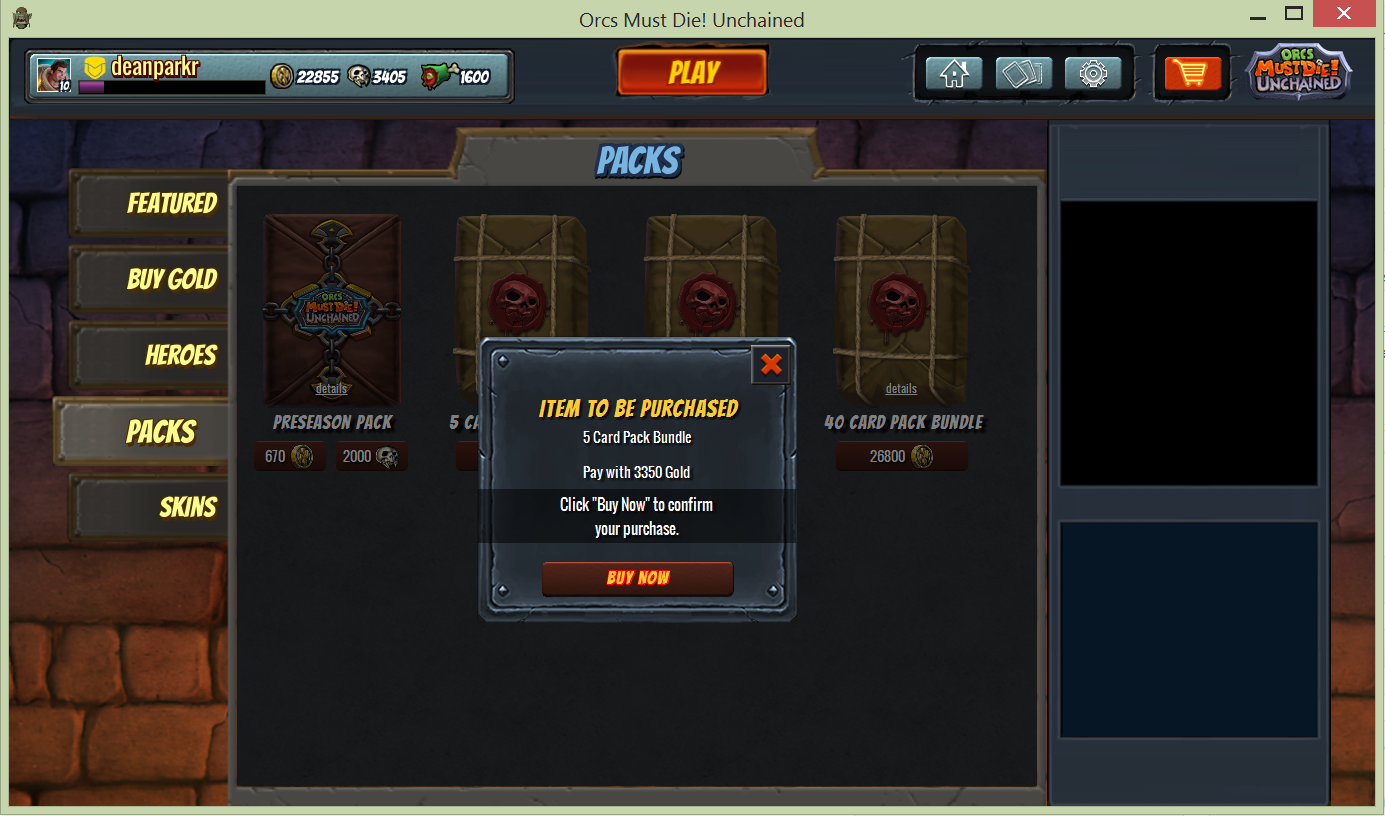This screenshot has width=1385, height=816.
Task: Close the purchase dialog with the X
Action: point(770,365)
